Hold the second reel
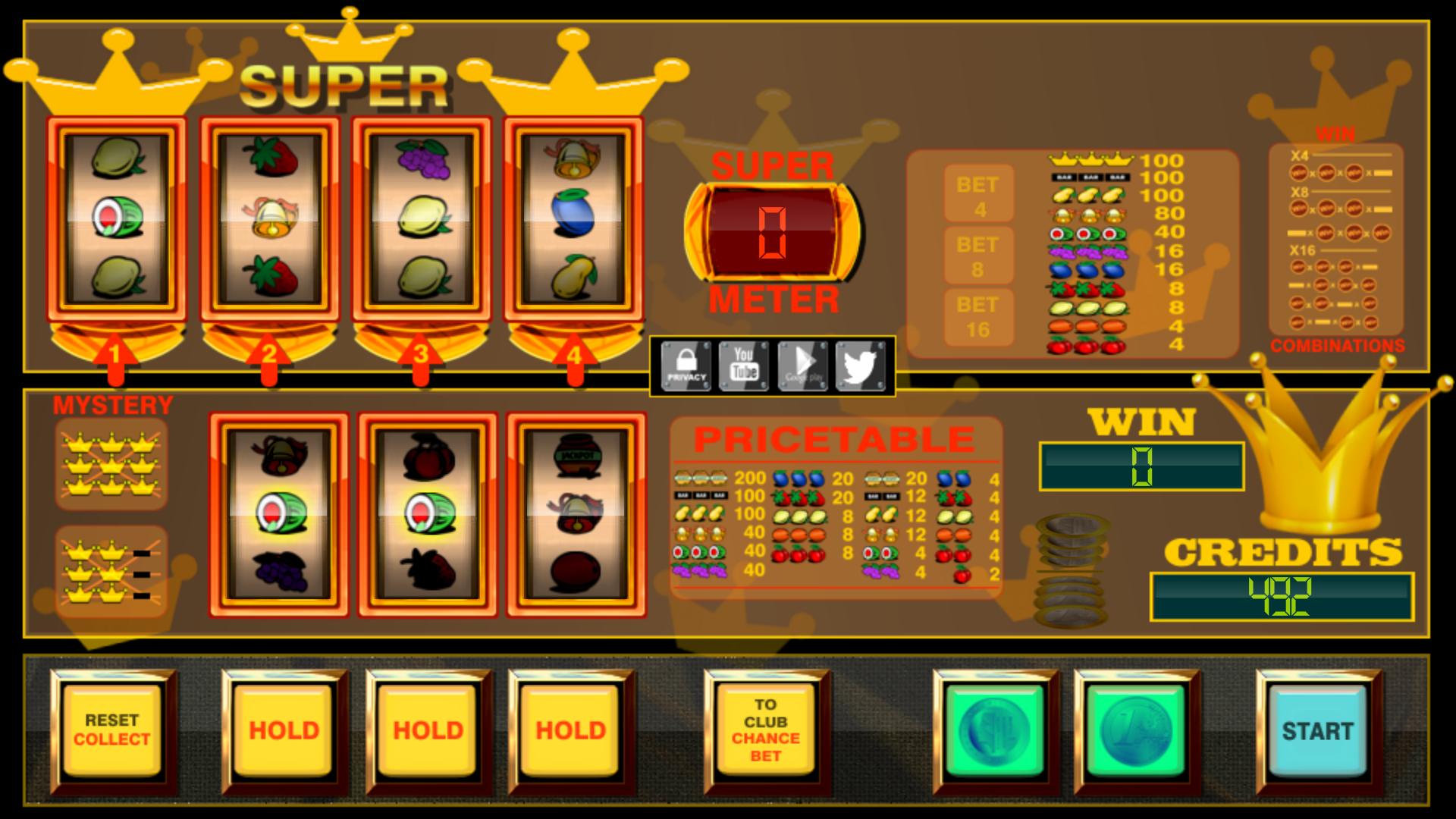The image size is (1456, 819). point(286,730)
